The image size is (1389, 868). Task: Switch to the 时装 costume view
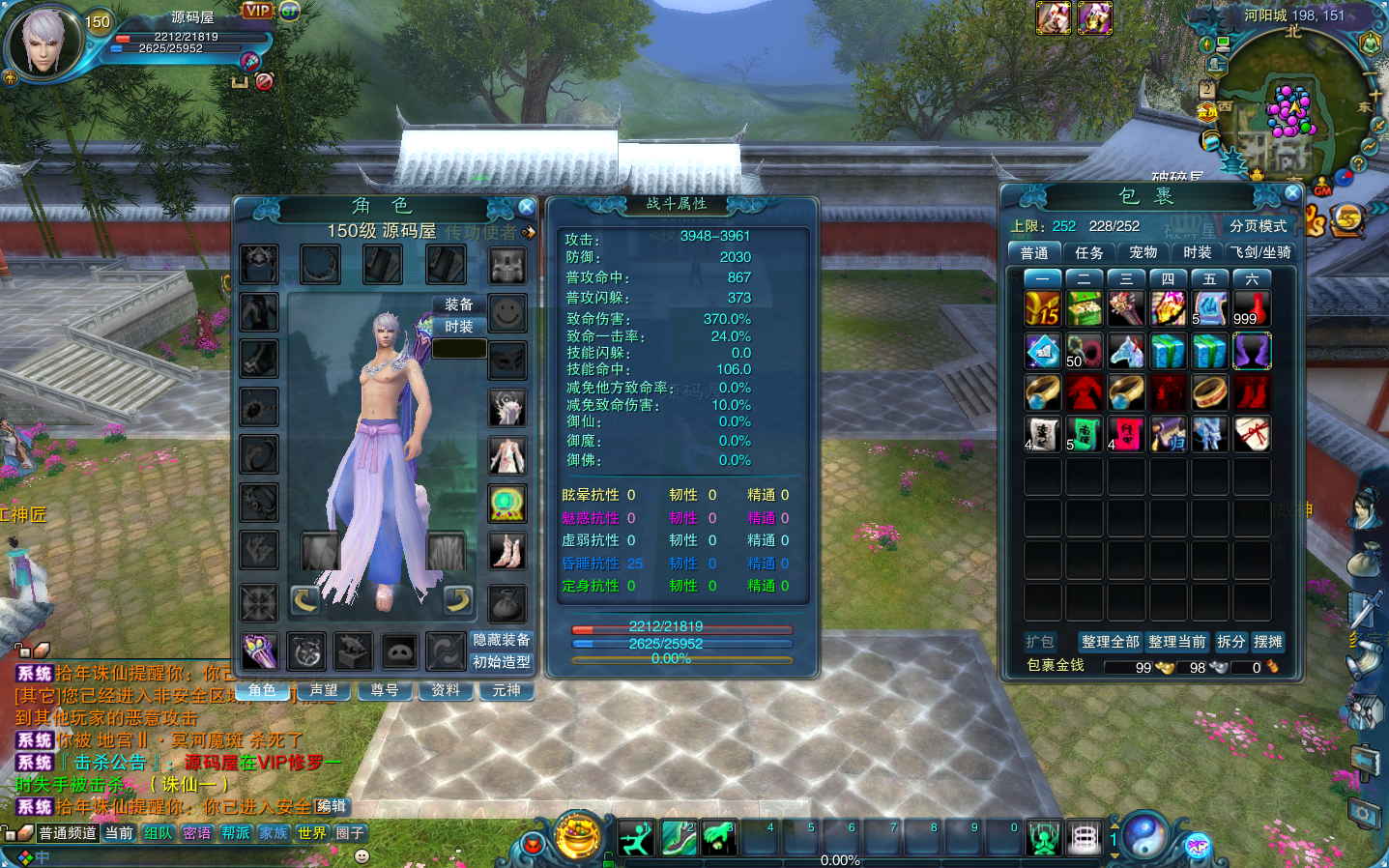pos(459,327)
